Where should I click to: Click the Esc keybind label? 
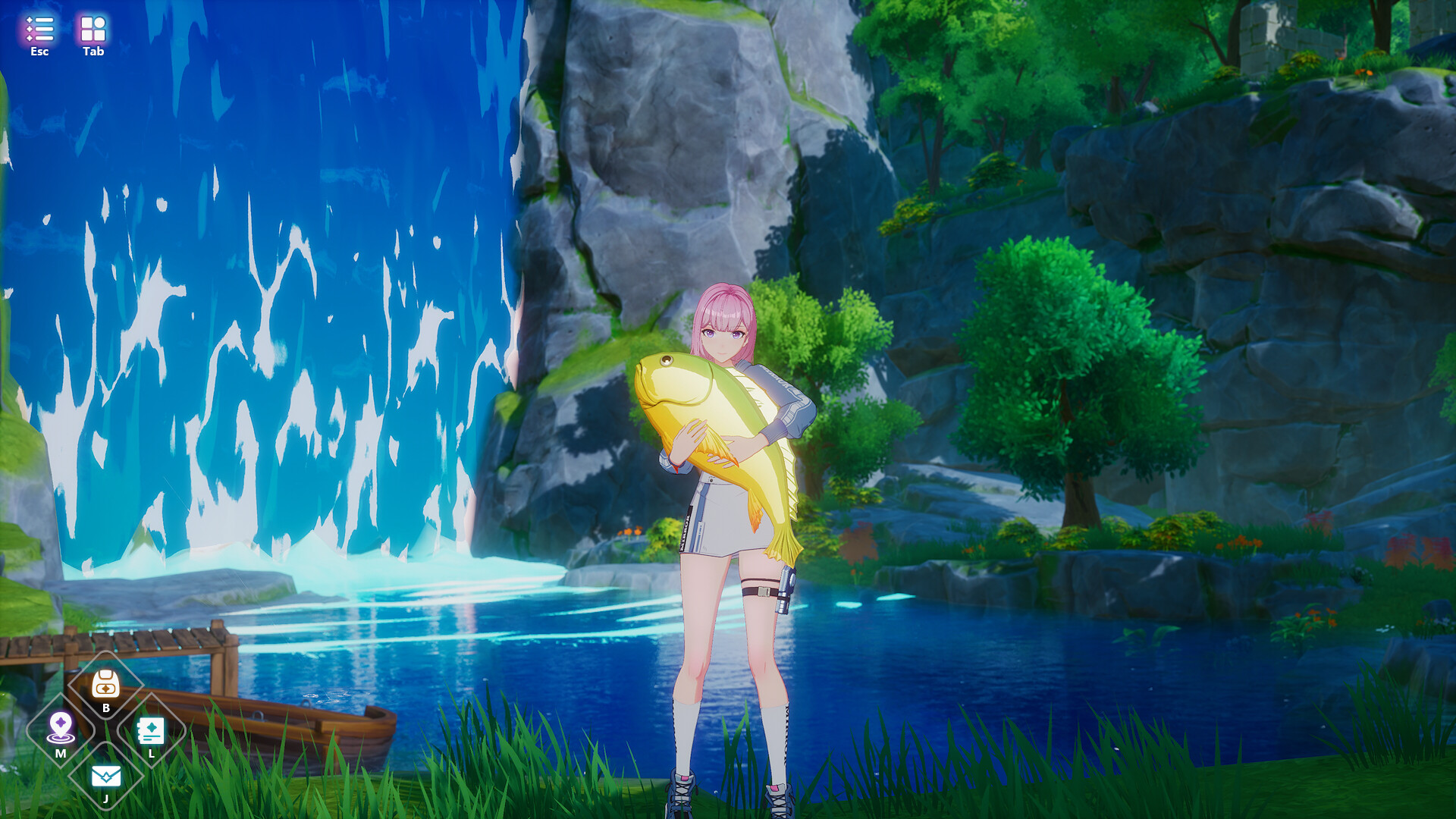click(x=39, y=52)
